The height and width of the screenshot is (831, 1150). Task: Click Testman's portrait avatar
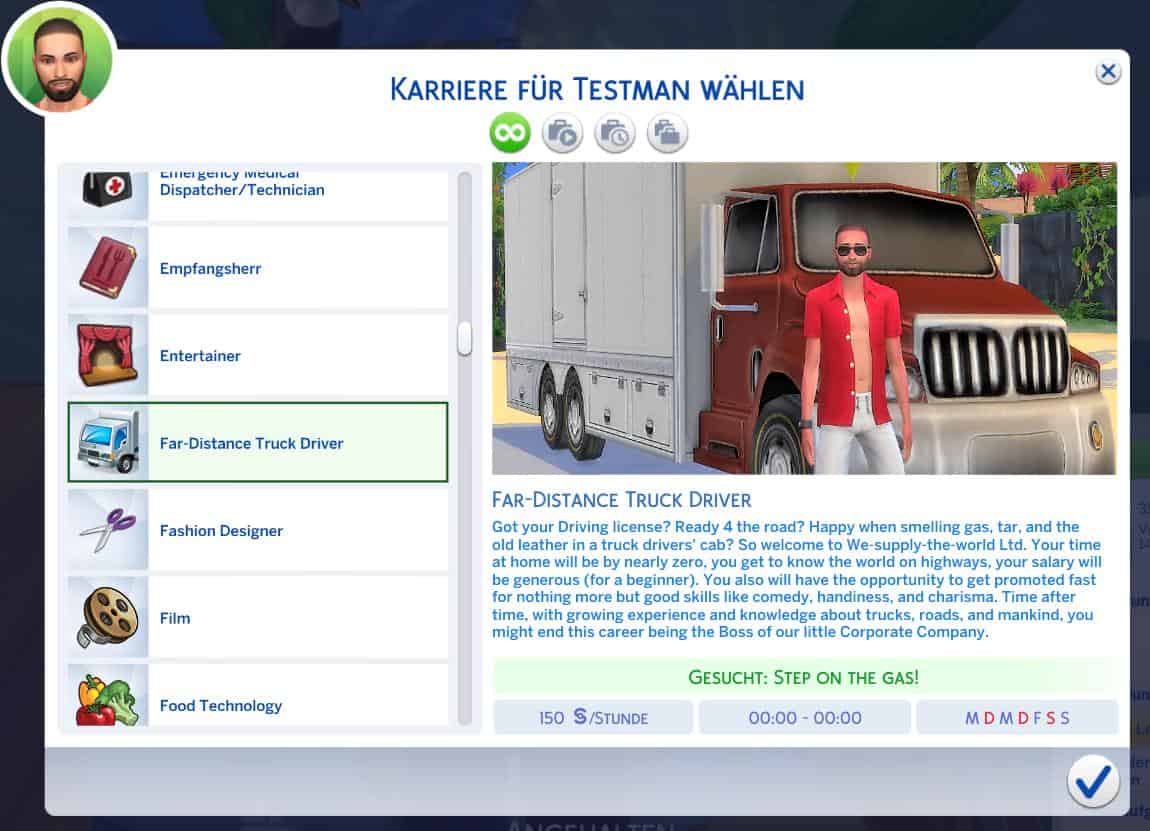59,58
